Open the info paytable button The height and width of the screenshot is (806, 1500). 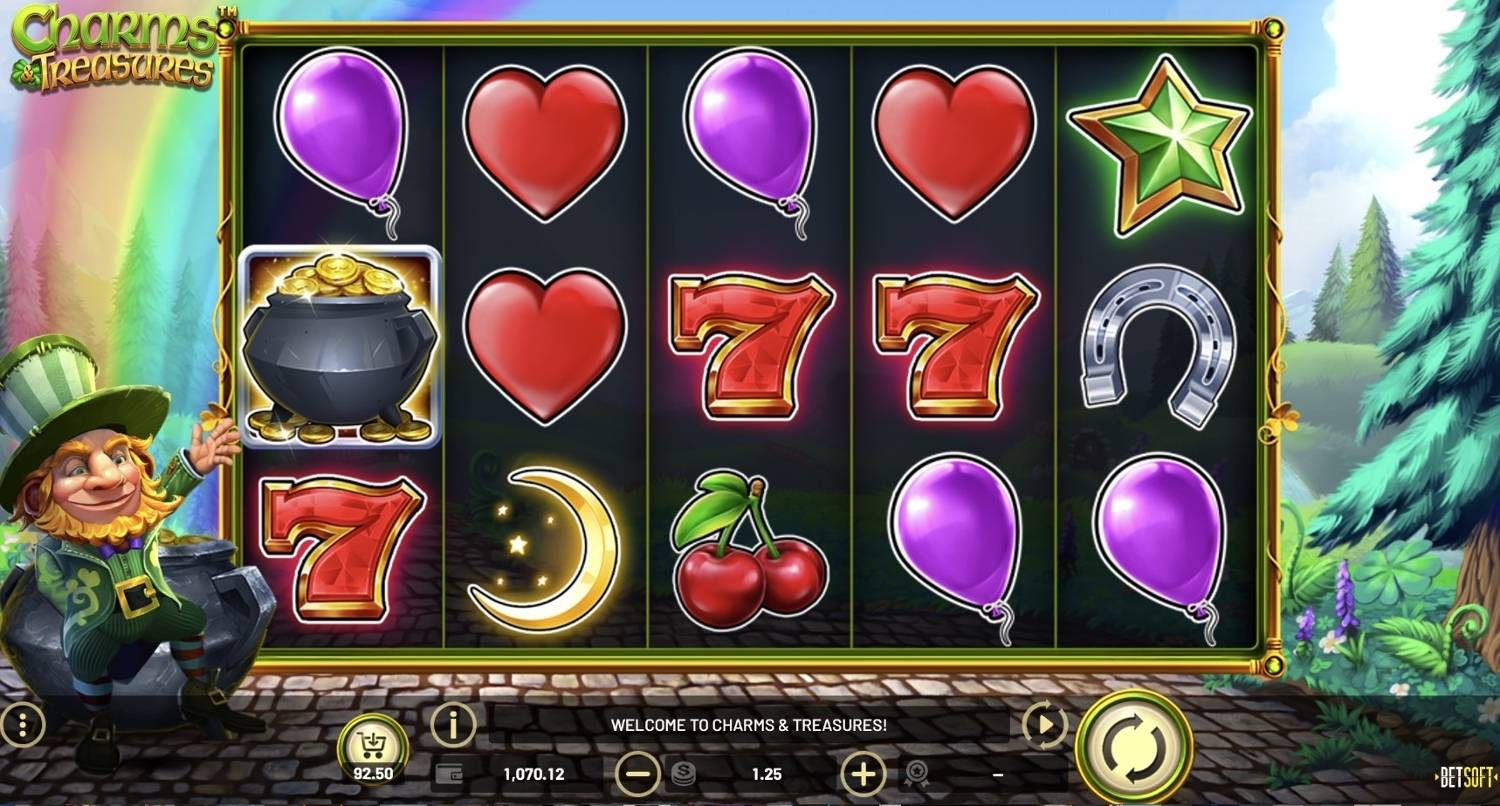pos(453,724)
